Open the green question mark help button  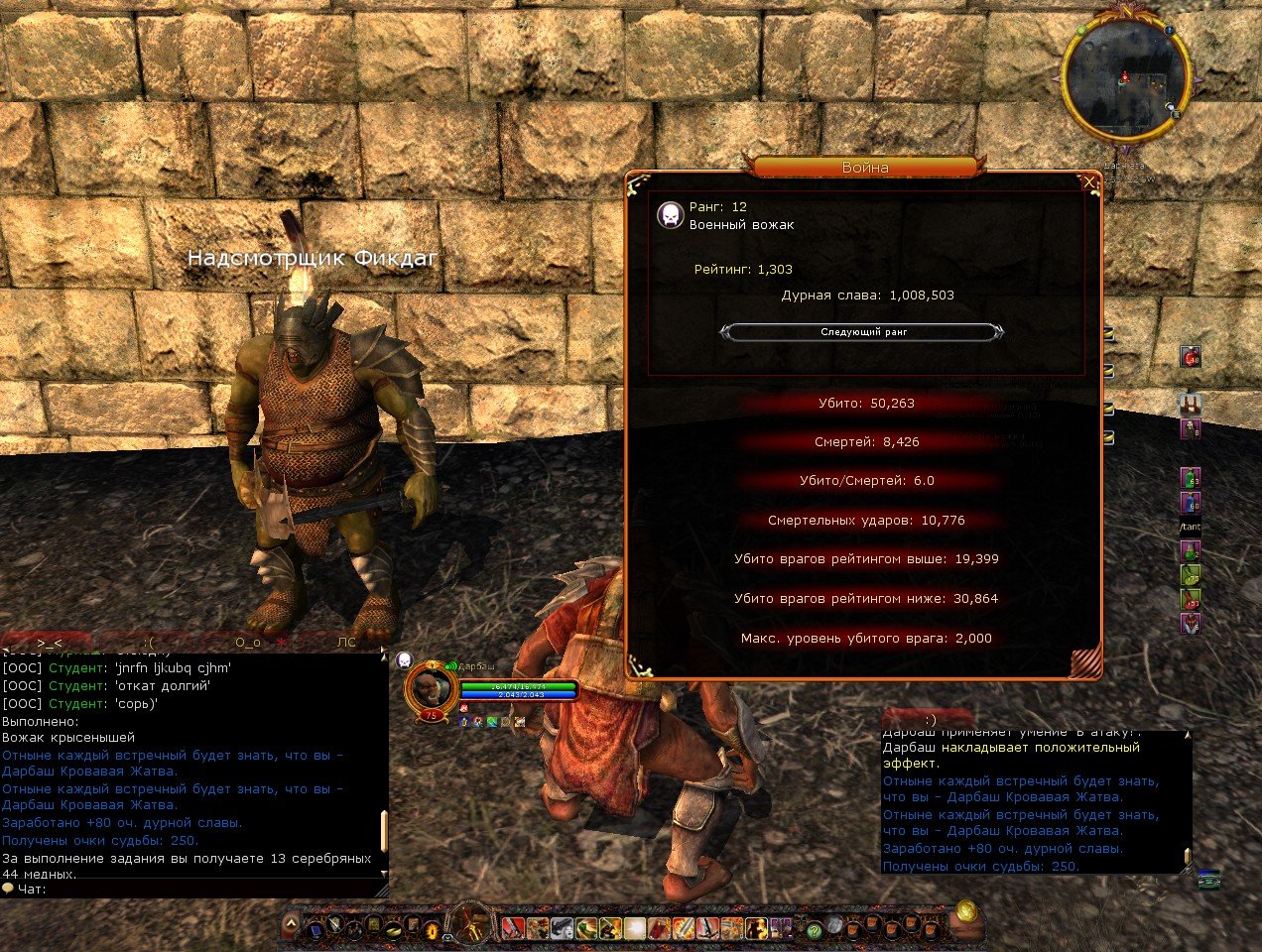pyautogui.click(x=815, y=930)
